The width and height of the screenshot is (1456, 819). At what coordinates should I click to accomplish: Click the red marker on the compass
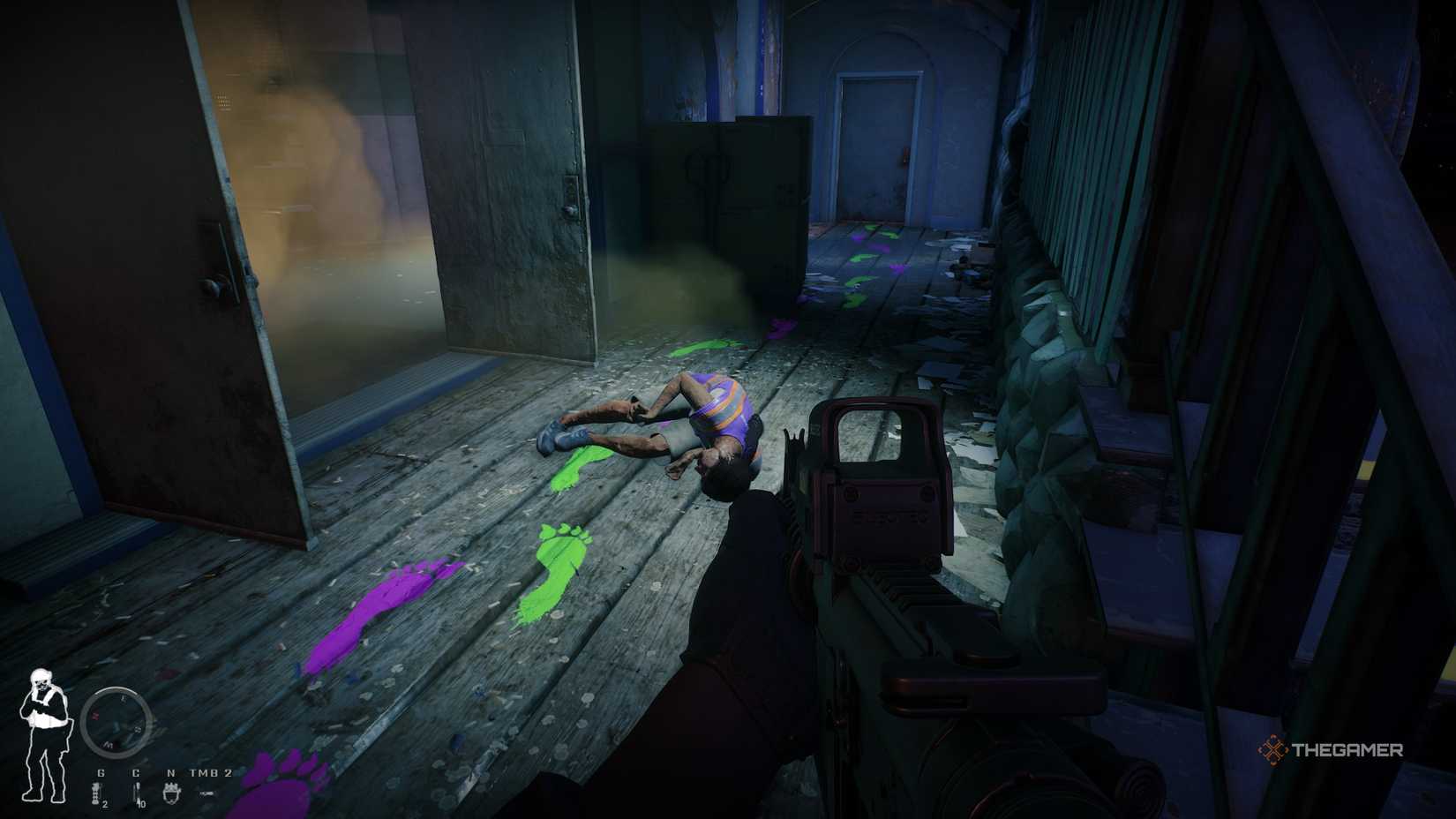click(x=95, y=715)
